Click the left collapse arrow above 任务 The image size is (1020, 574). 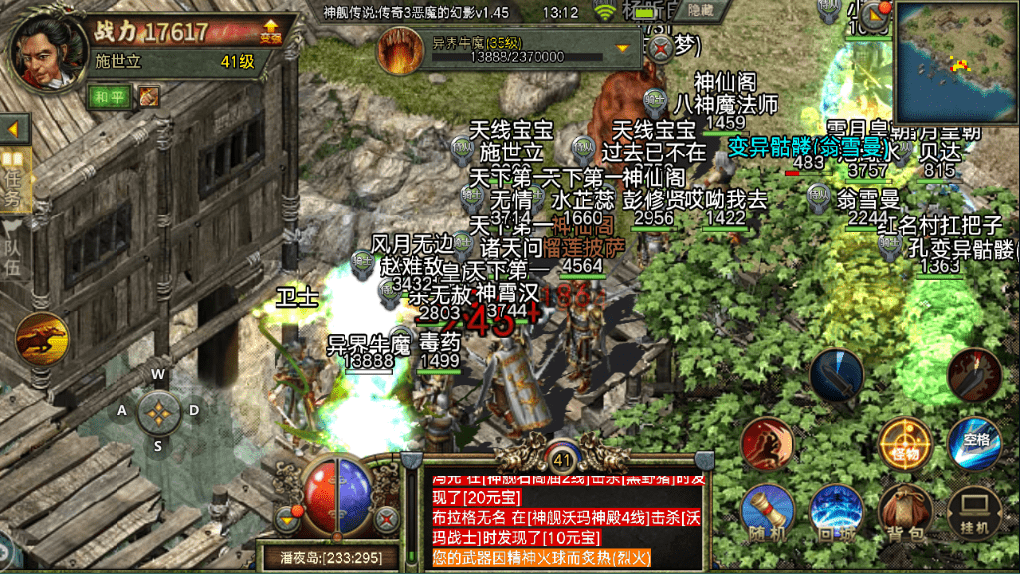point(15,129)
